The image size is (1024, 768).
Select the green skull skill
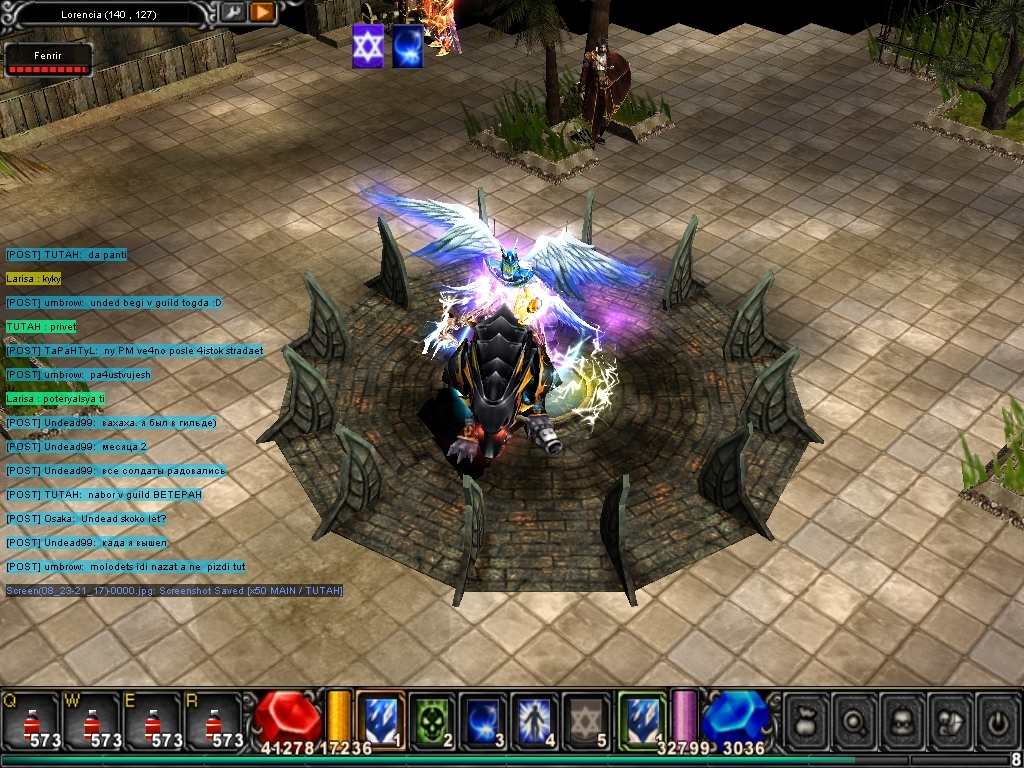pyautogui.click(x=432, y=718)
